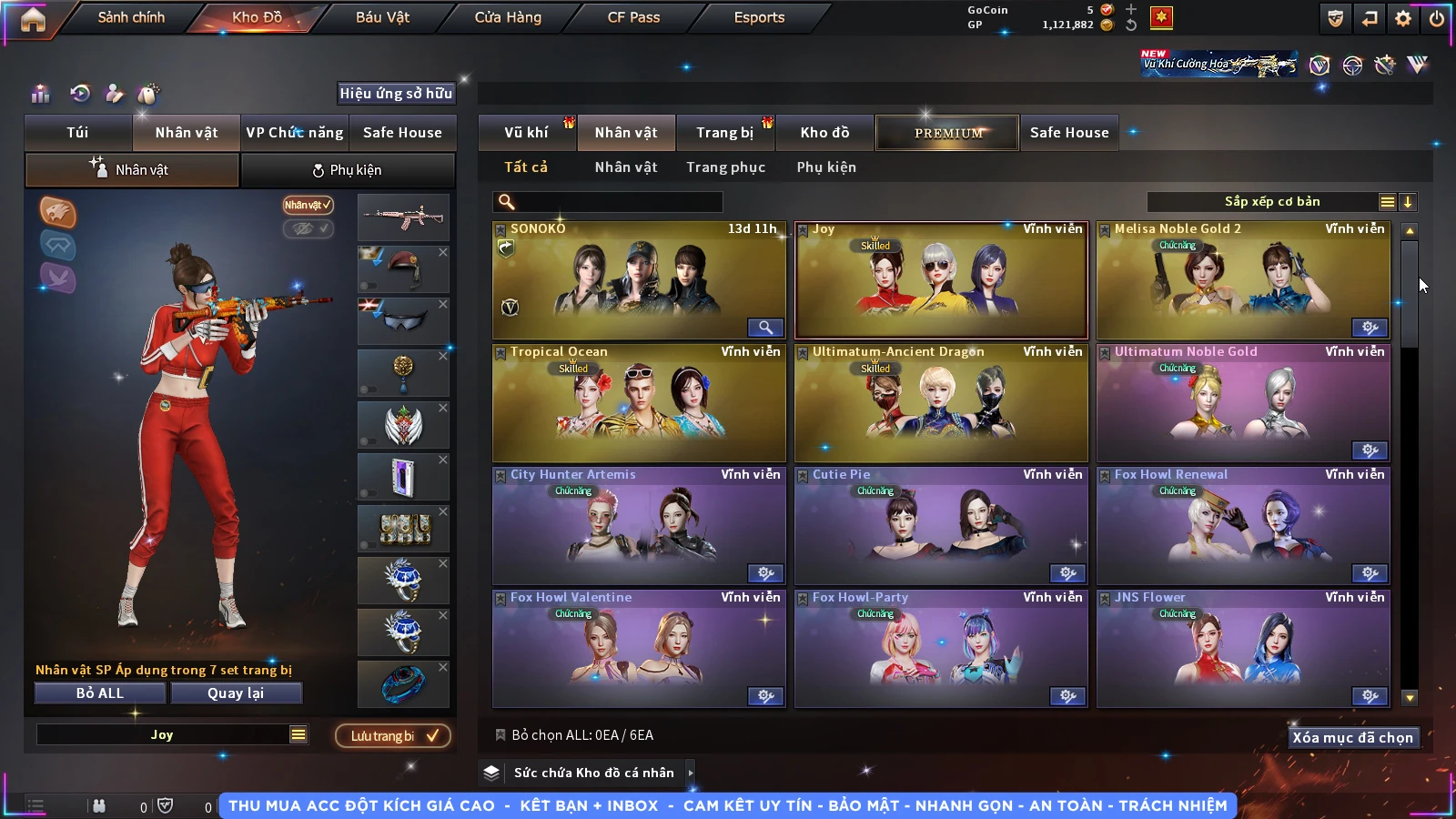The image size is (1456, 819).
Task: Click the Quay lại button
Action: coord(236,693)
